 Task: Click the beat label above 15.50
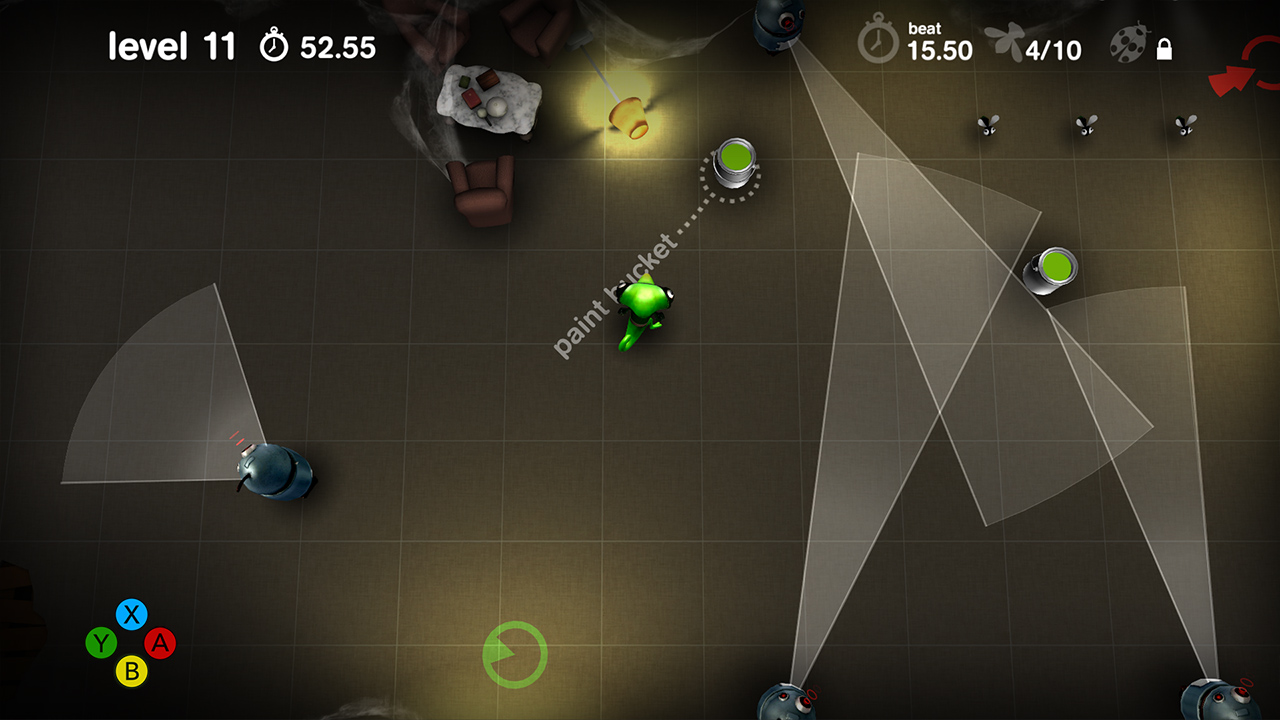pyautogui.click(x=924, y=27)
